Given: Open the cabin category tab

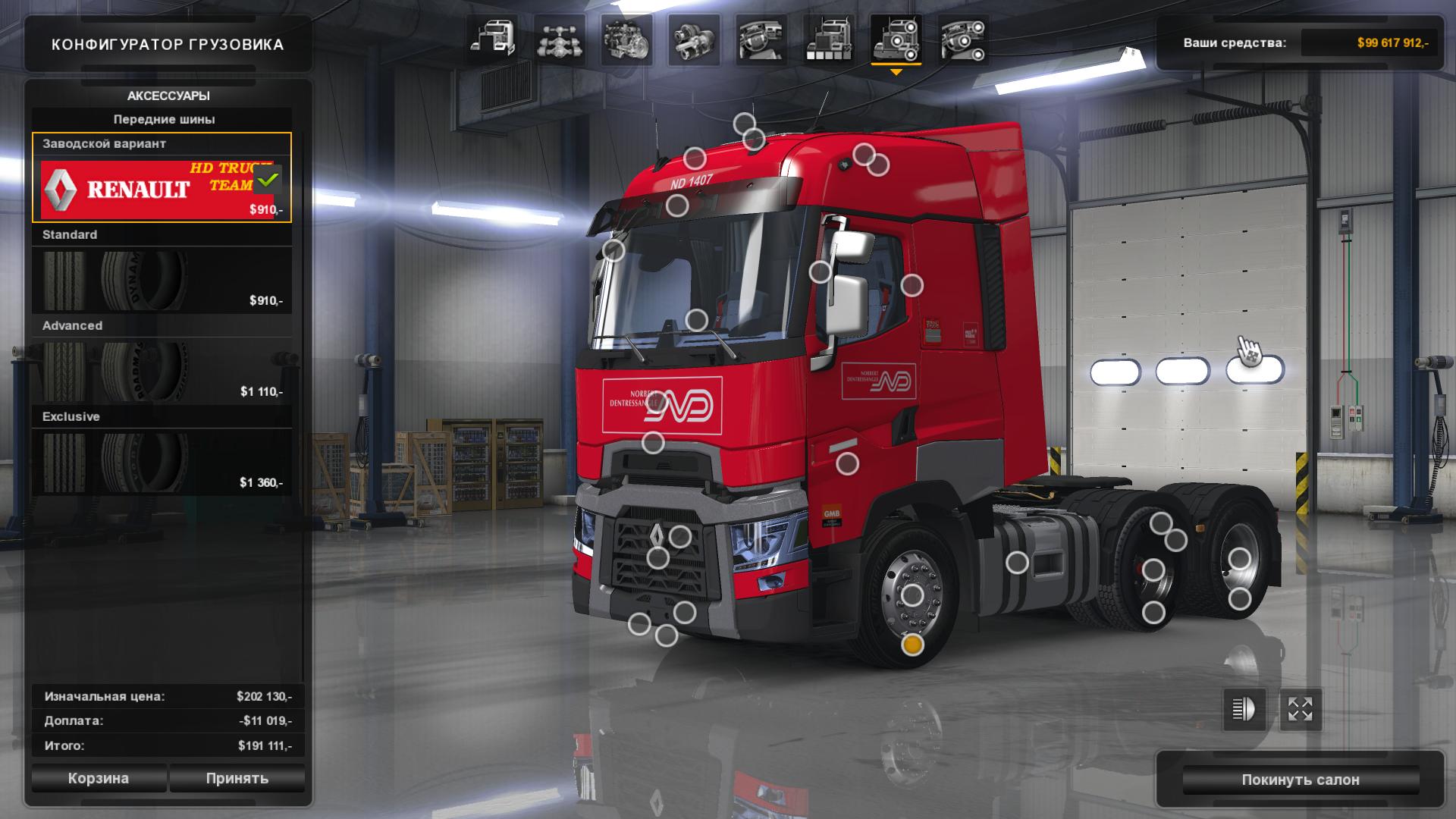Looking at the screenshot, I should (x=492, y=39).
